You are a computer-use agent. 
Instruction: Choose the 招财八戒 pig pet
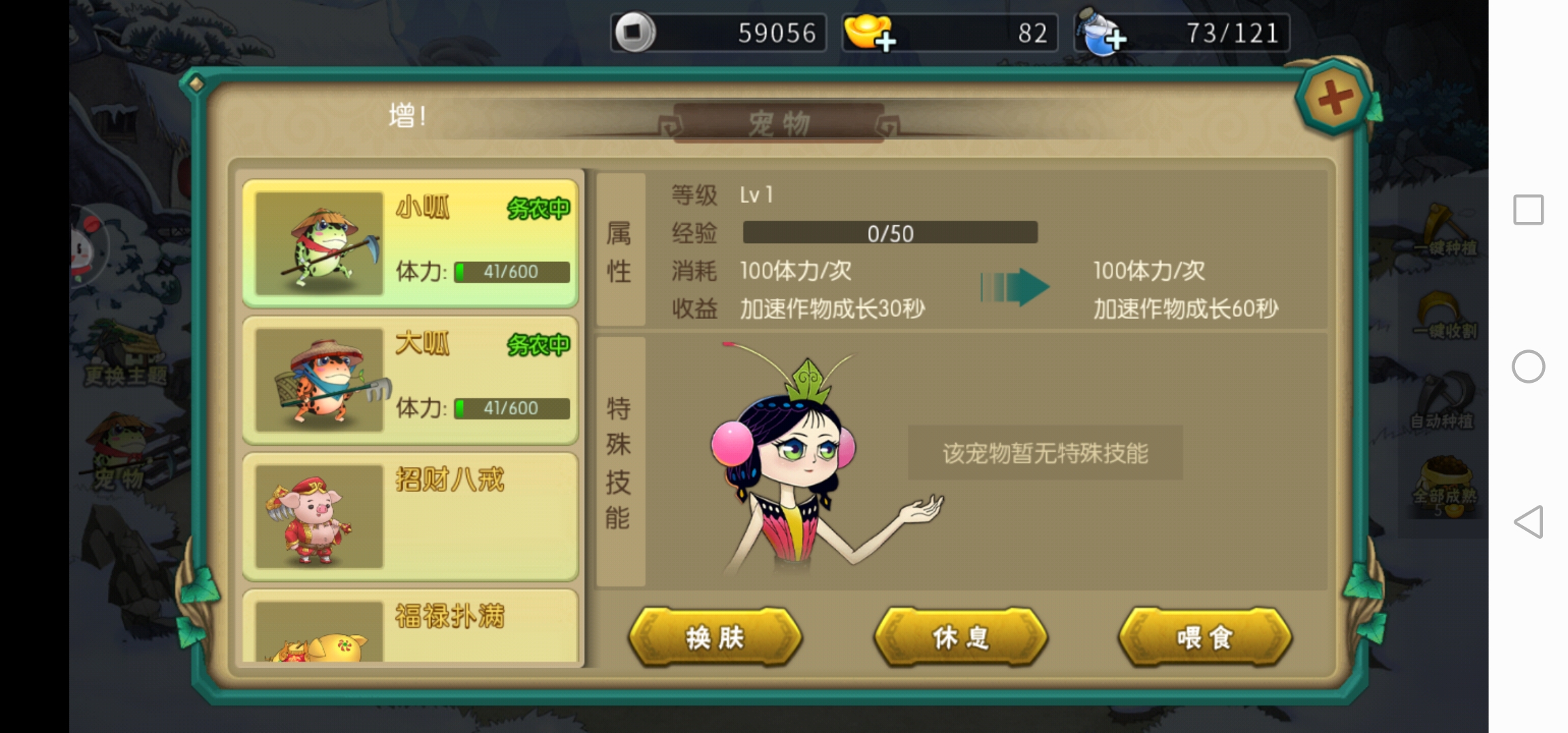[411, 516]
